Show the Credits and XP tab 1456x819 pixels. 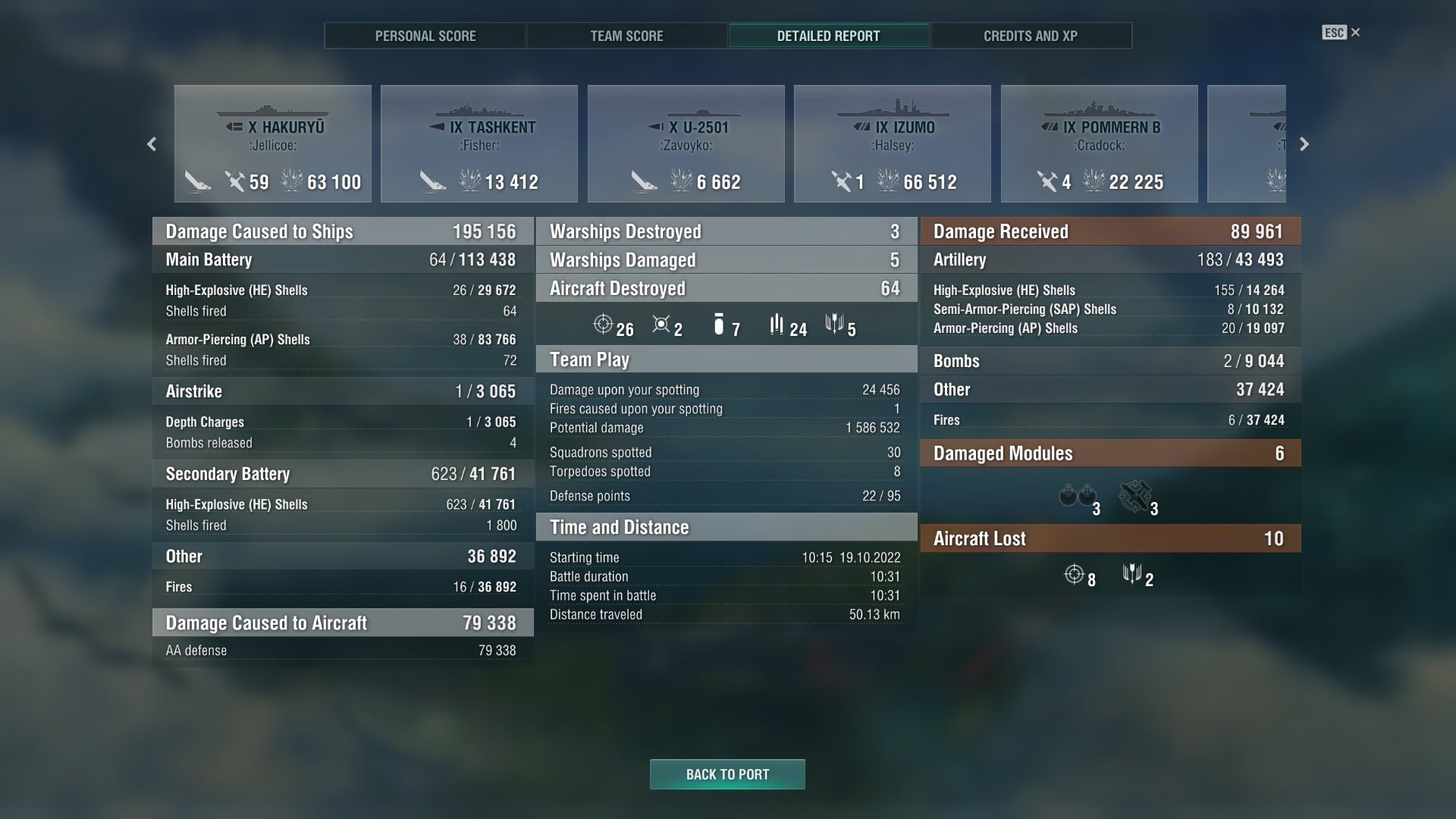(x=1030, y=36)
